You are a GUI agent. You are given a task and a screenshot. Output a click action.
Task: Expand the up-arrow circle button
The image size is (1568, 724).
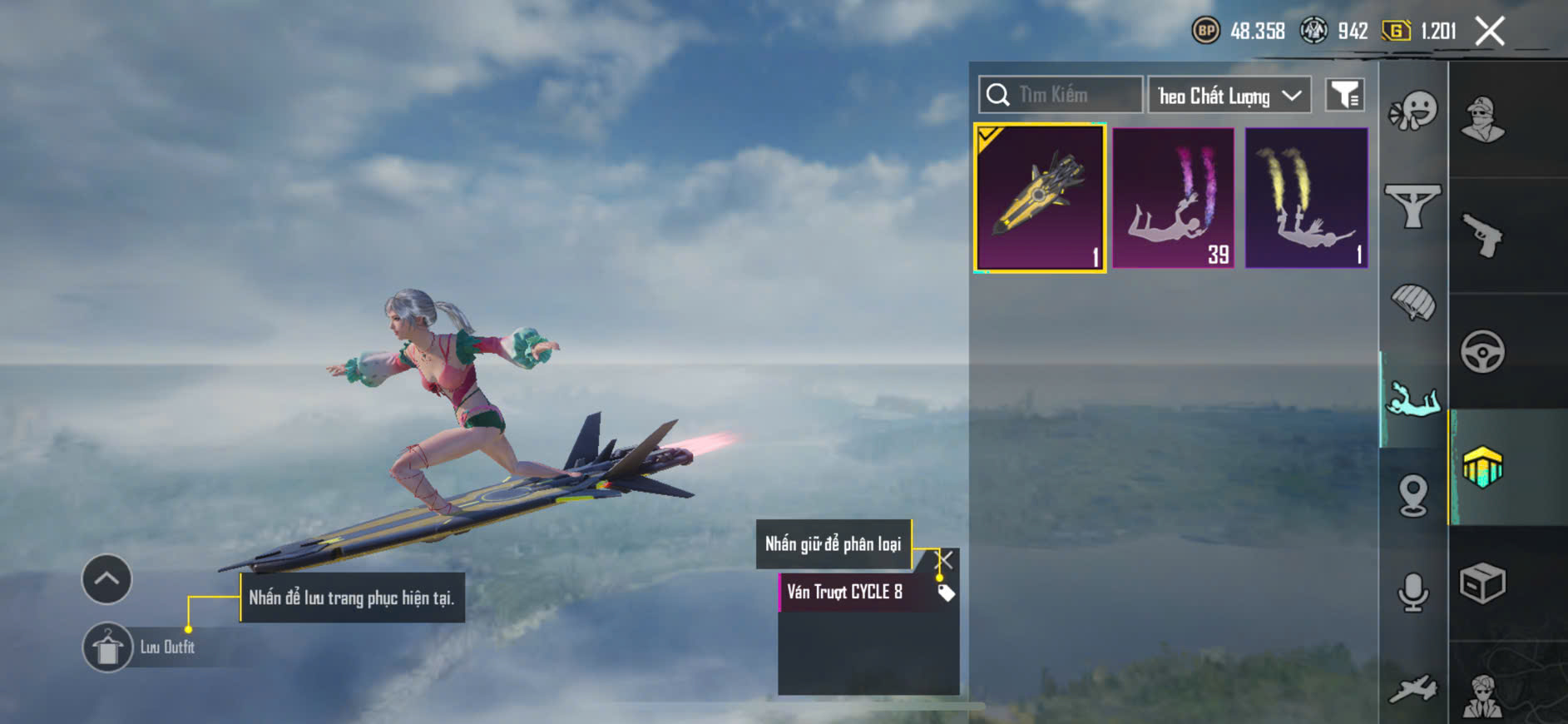(106, 578)
